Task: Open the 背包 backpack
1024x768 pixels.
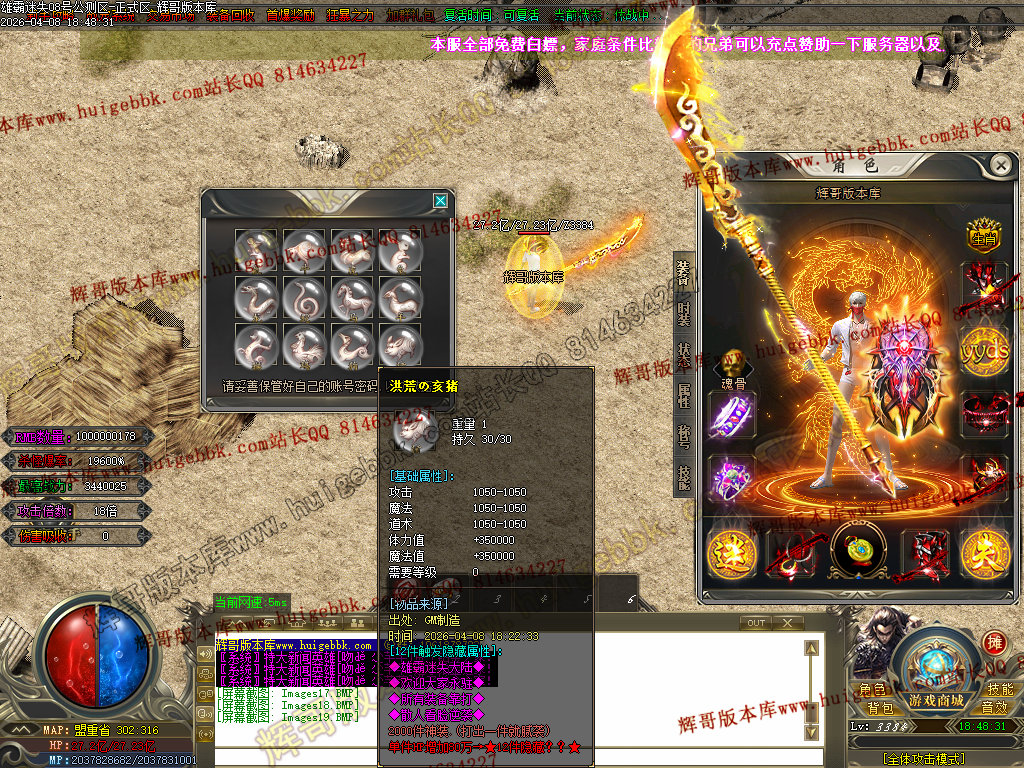Action: click(x=880, y=708)
